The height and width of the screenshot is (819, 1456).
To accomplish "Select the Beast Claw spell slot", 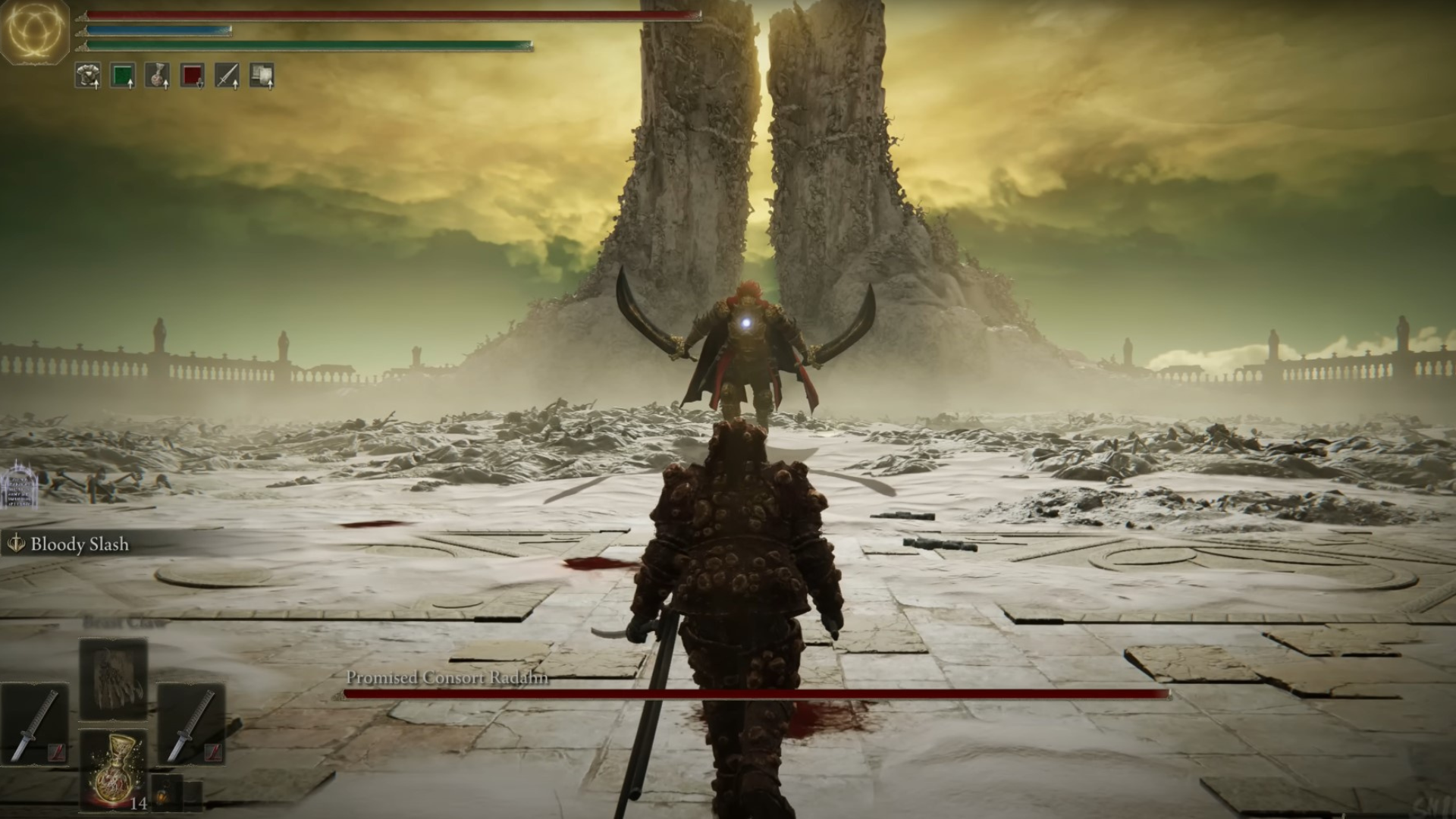I will coord(113,679).
